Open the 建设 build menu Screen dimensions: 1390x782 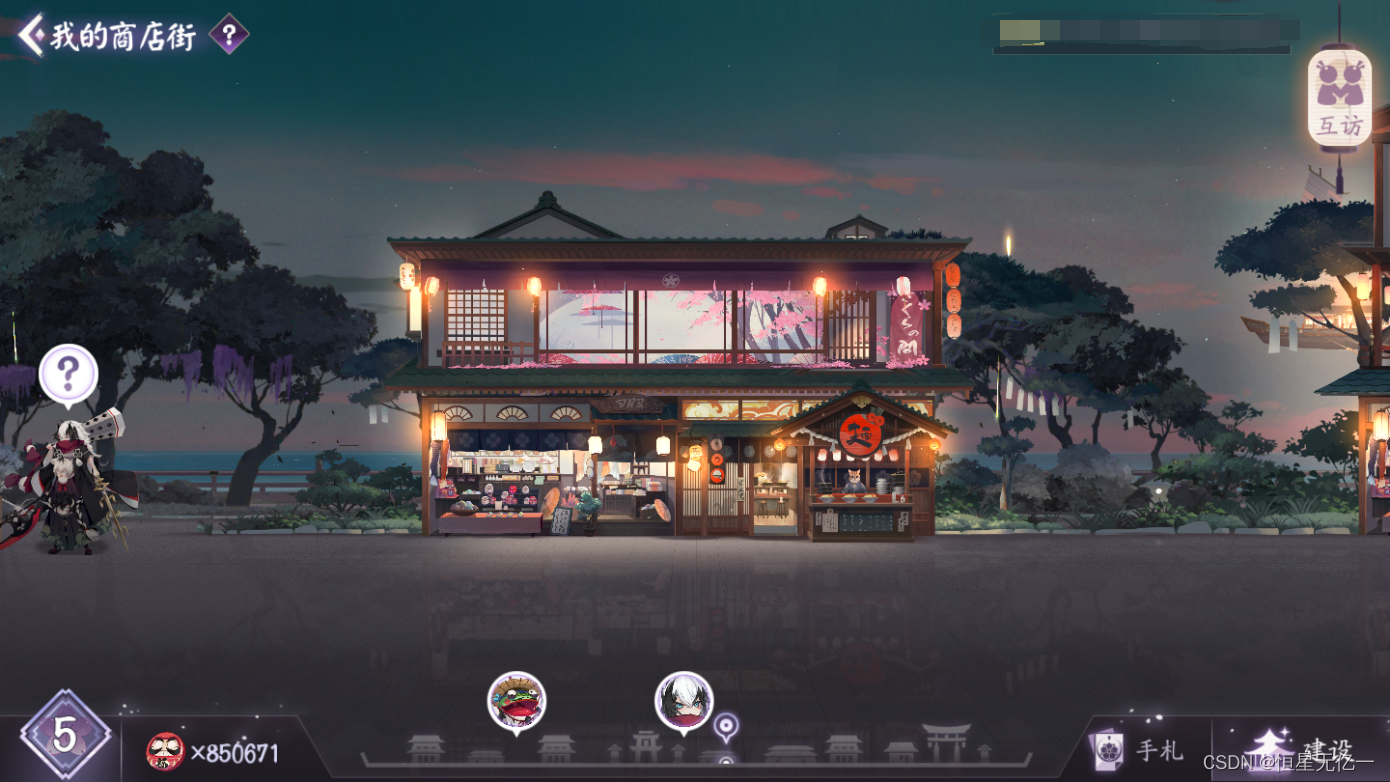click(x=1301, y=749)
